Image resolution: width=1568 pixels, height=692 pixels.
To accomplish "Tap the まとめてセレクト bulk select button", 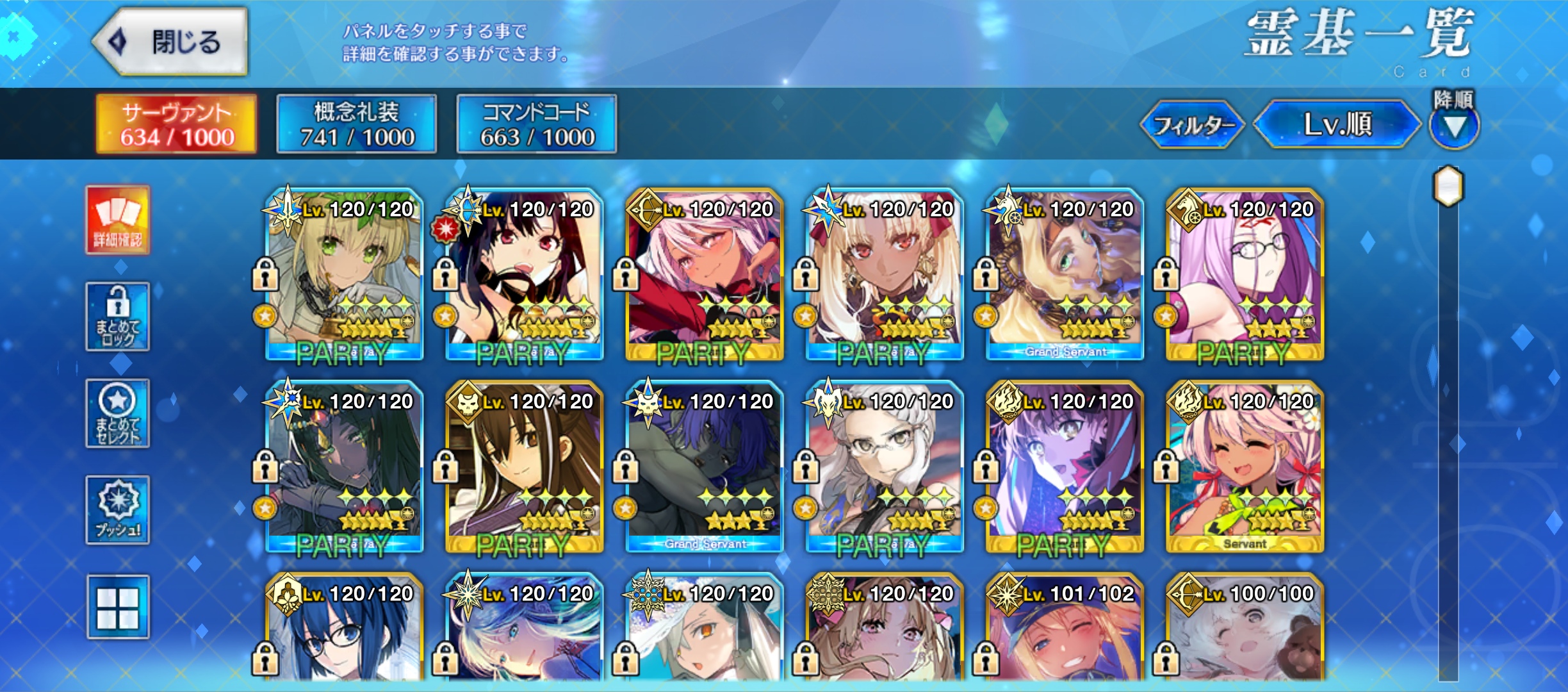I will pyautogui.click(x=118, y=413).
